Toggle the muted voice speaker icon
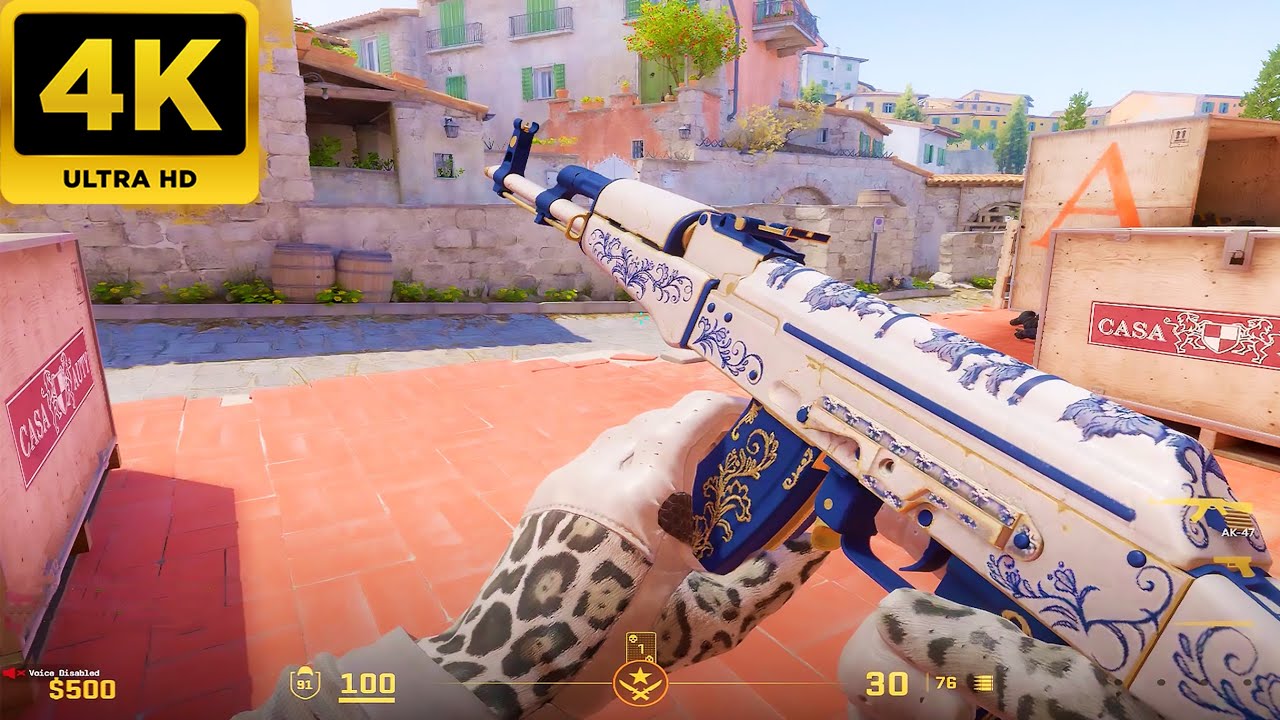This screenshot has height=720, width=1280. coord(12,672)
